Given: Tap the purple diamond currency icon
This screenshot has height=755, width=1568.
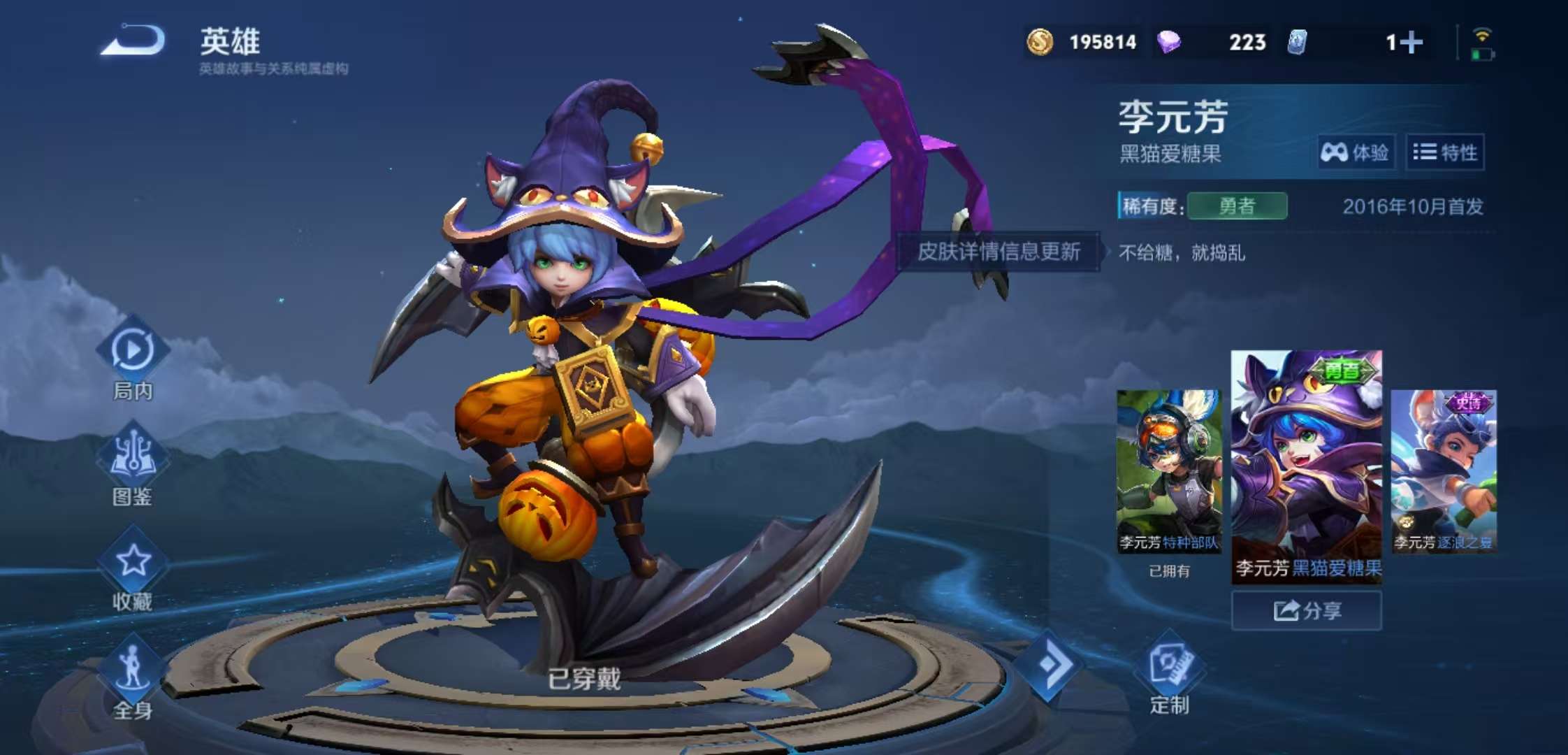Looking at the screenshot, I should tap(1168, 42).
